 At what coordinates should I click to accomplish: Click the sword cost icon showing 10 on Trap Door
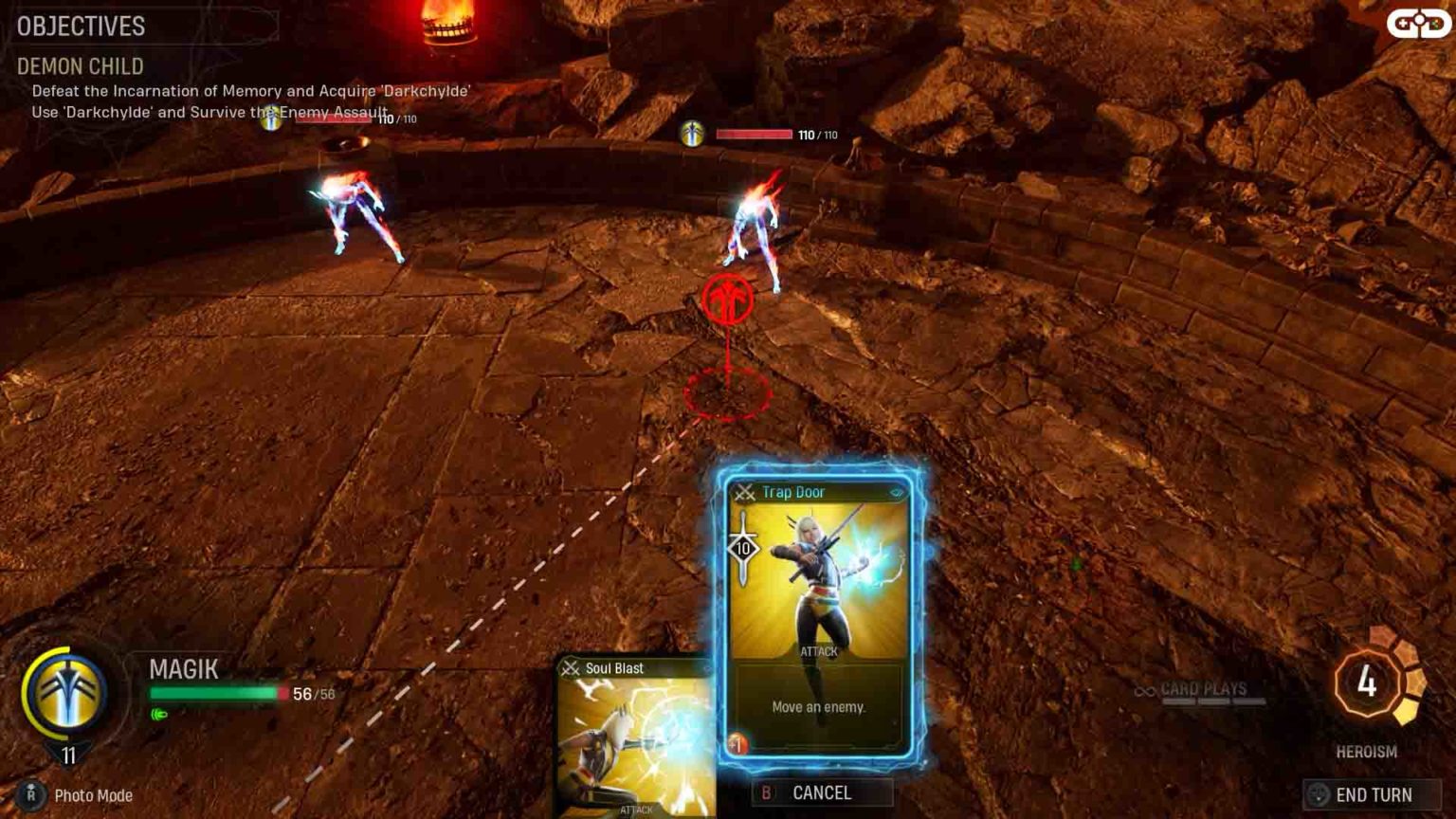pyautogui.click(x=743, y=548)
